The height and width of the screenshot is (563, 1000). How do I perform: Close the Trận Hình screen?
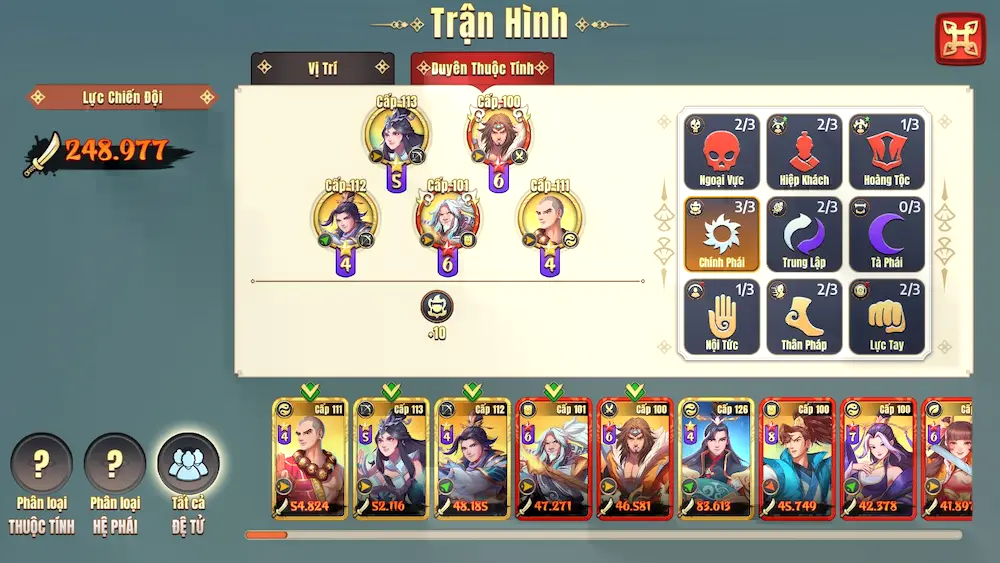tap(960, 39)
